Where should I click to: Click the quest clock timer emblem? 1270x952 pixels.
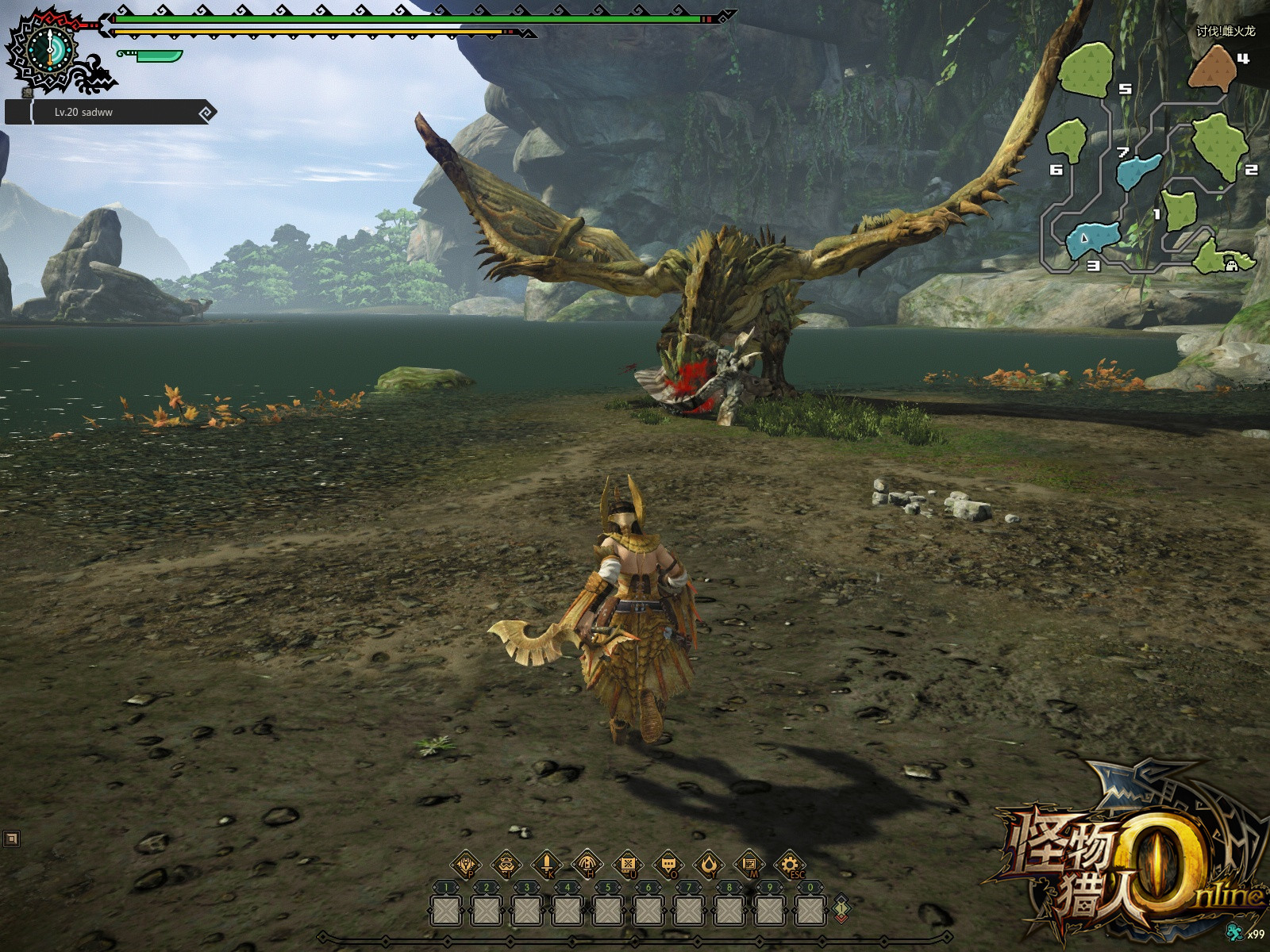coord(50,49)
